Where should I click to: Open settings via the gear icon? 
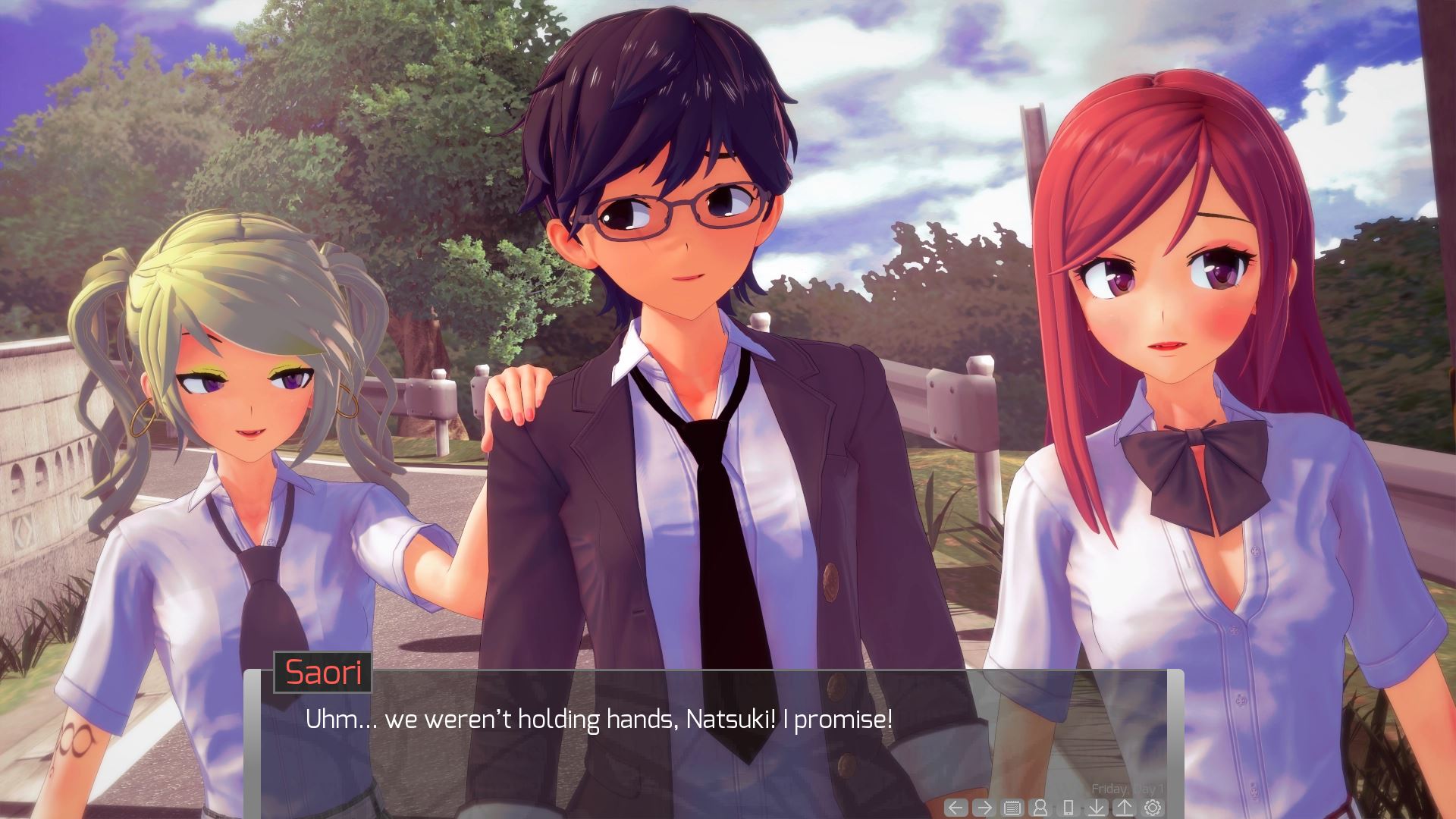tap(1153, 806)
